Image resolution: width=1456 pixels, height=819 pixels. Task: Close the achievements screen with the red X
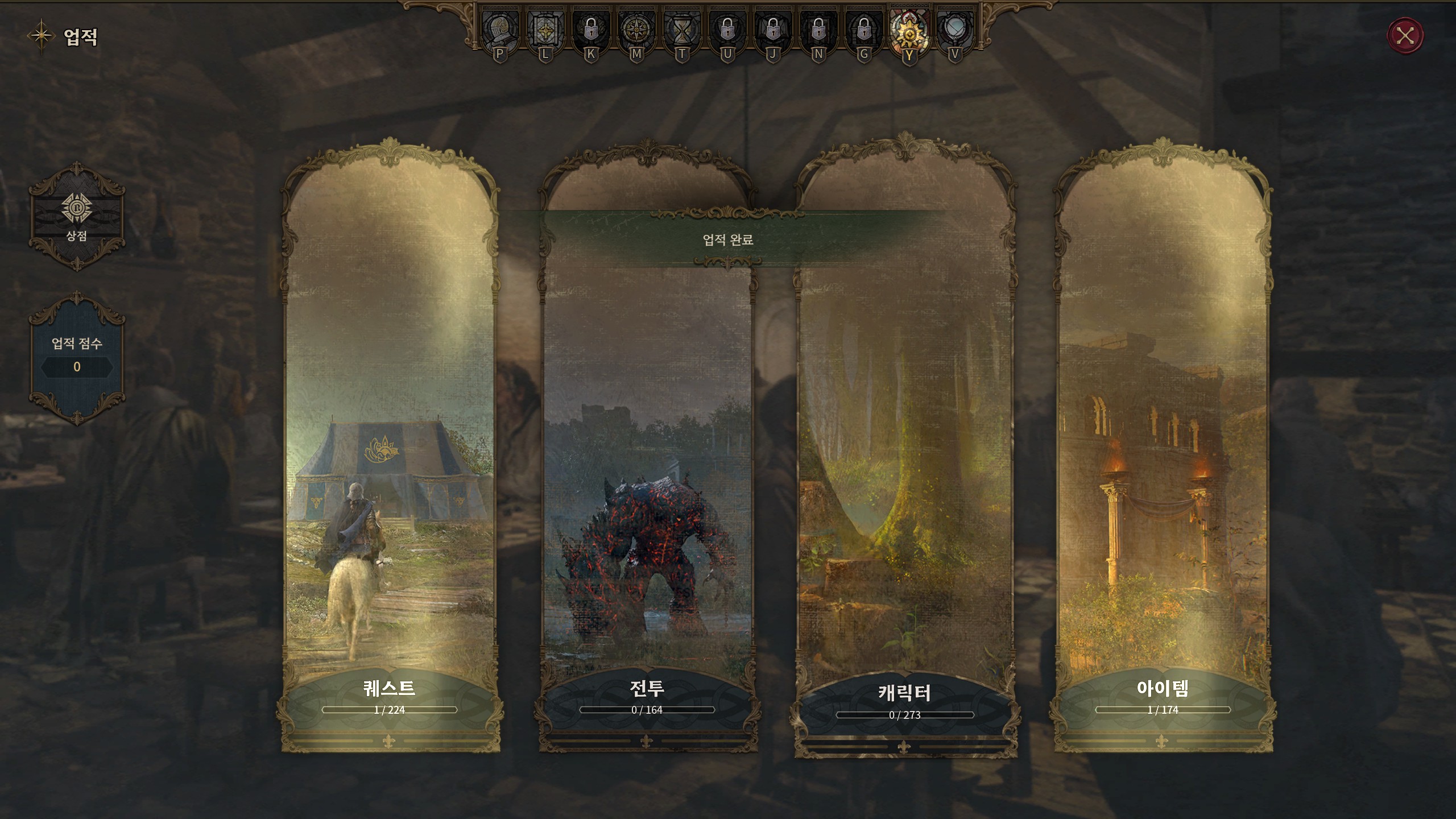pos(1405,36)
